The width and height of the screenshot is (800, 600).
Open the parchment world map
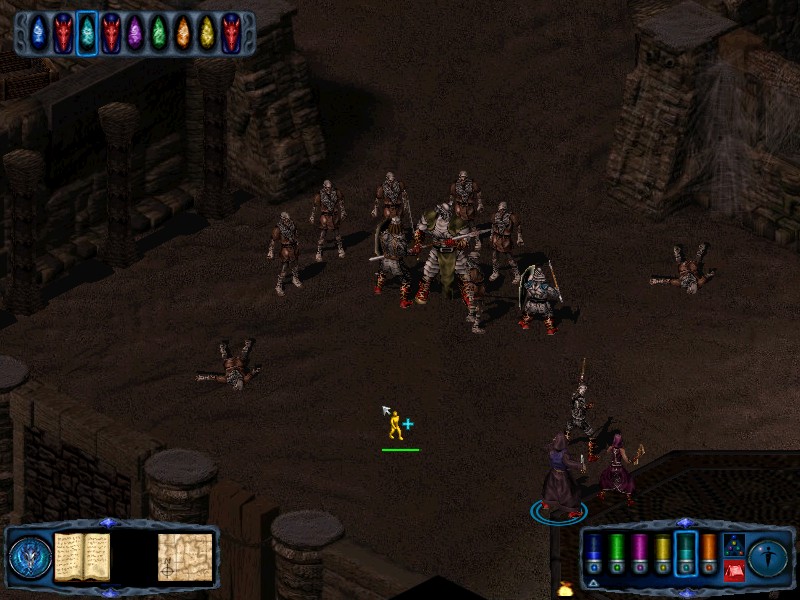tap(185, 556)
